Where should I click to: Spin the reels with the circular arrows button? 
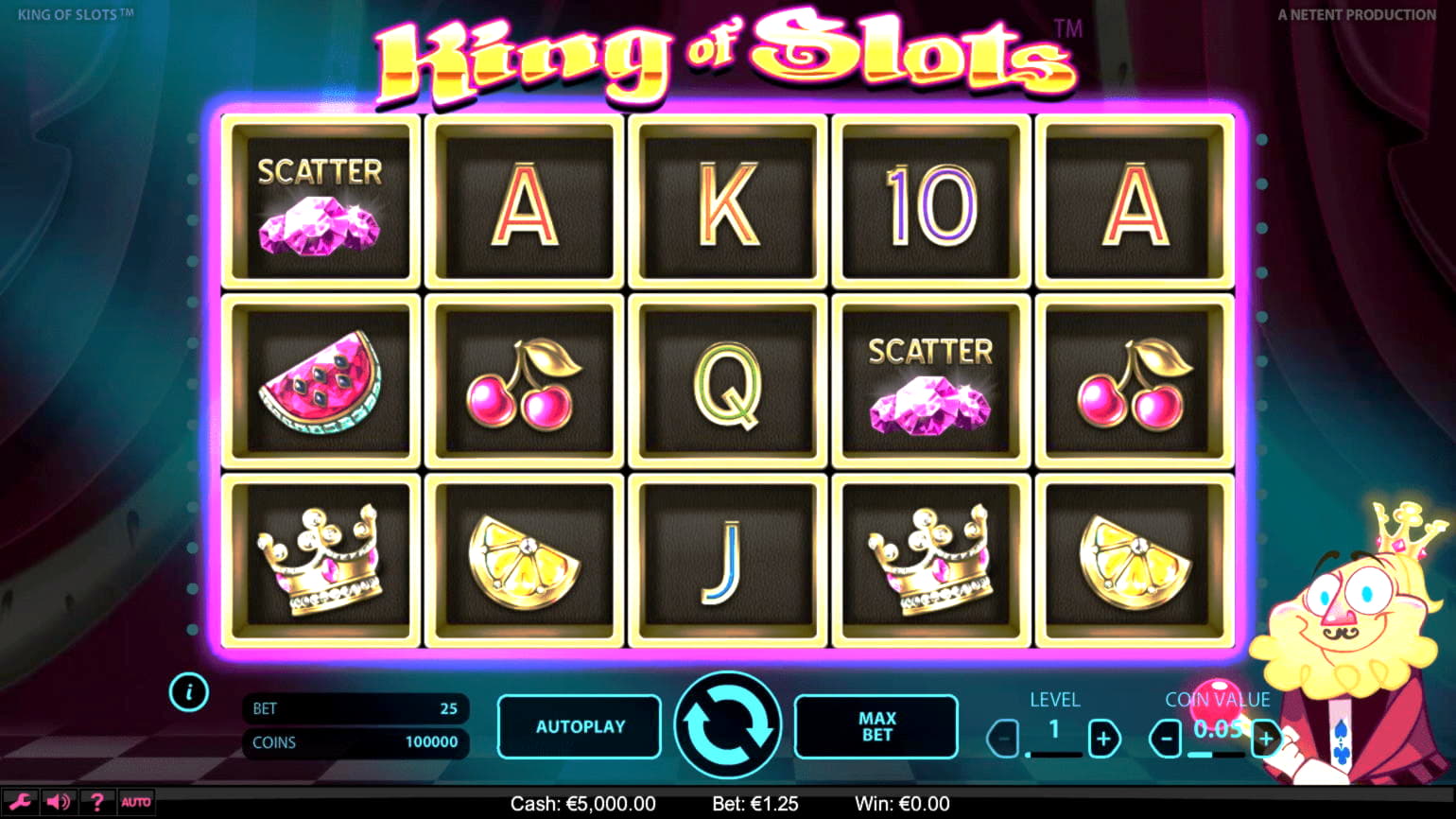pos(727,725)
